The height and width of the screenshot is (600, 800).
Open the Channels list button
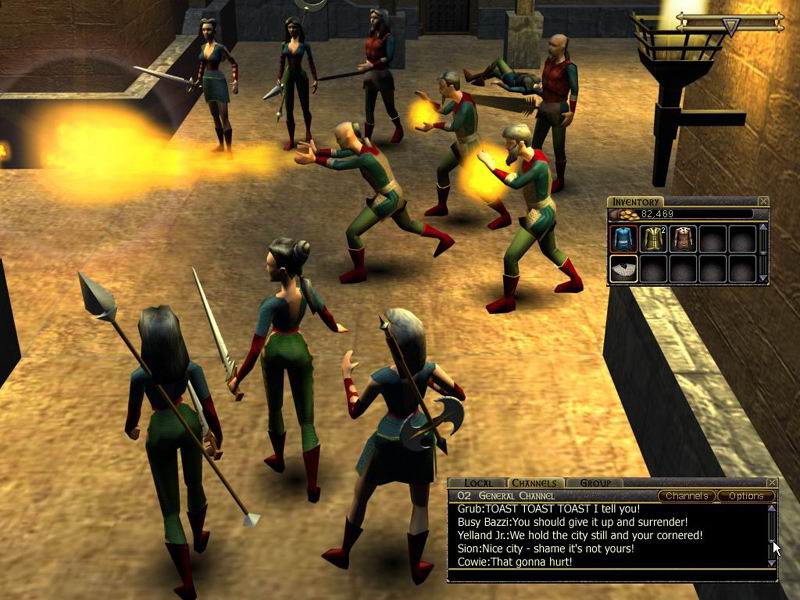pyautogui.click(x=687, y=496)
